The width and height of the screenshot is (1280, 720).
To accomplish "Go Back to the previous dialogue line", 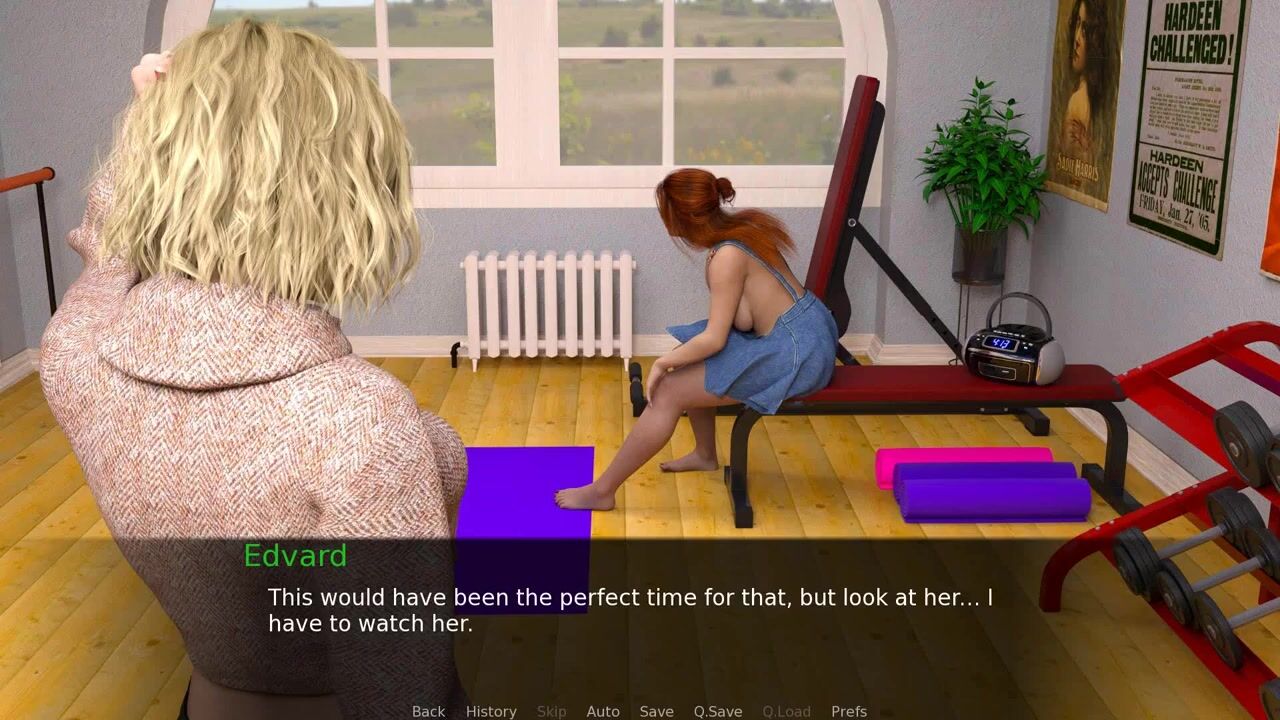I will click(428, 711).
